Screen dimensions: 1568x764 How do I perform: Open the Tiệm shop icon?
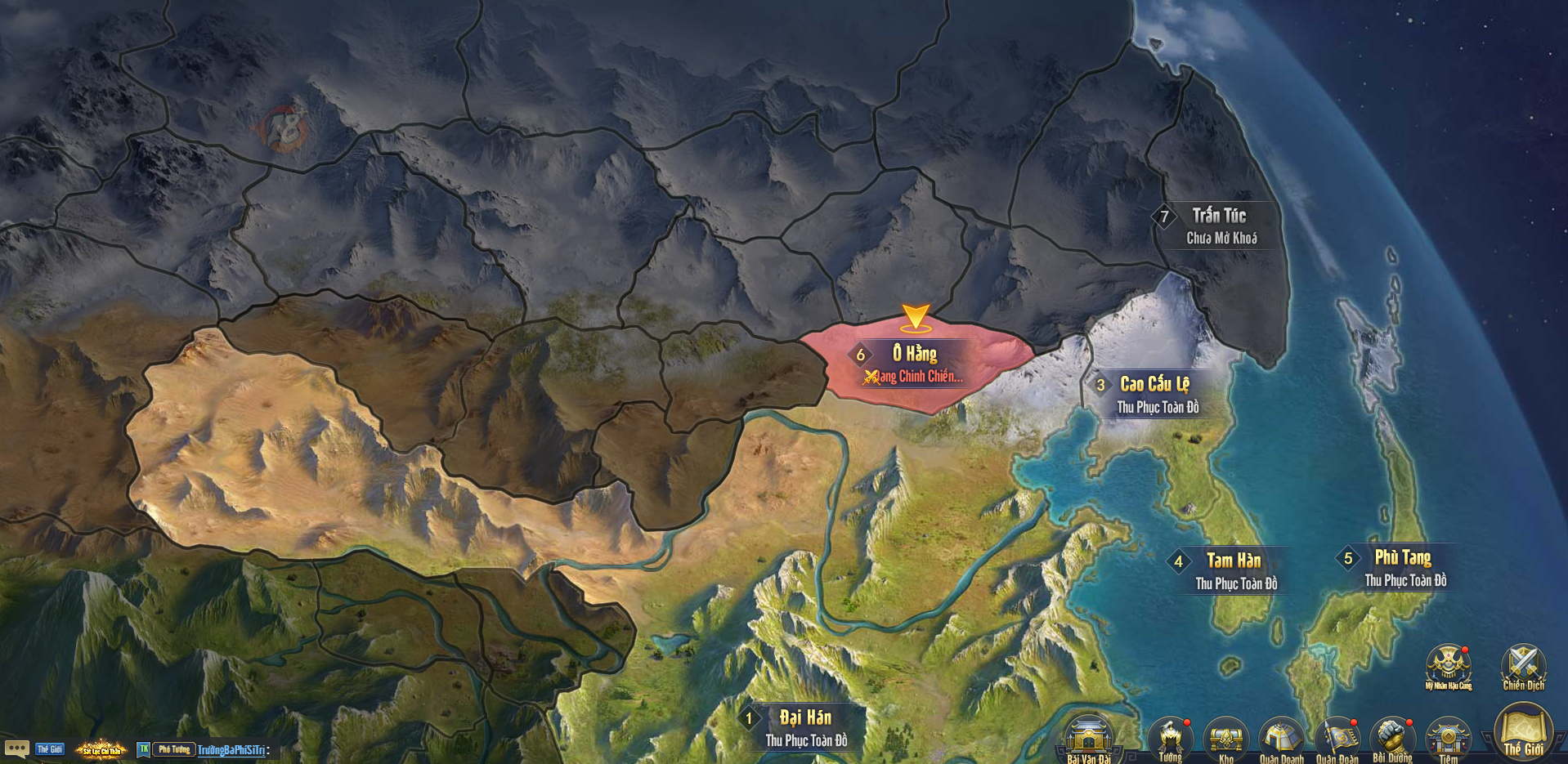click(x=1448, y=738)
